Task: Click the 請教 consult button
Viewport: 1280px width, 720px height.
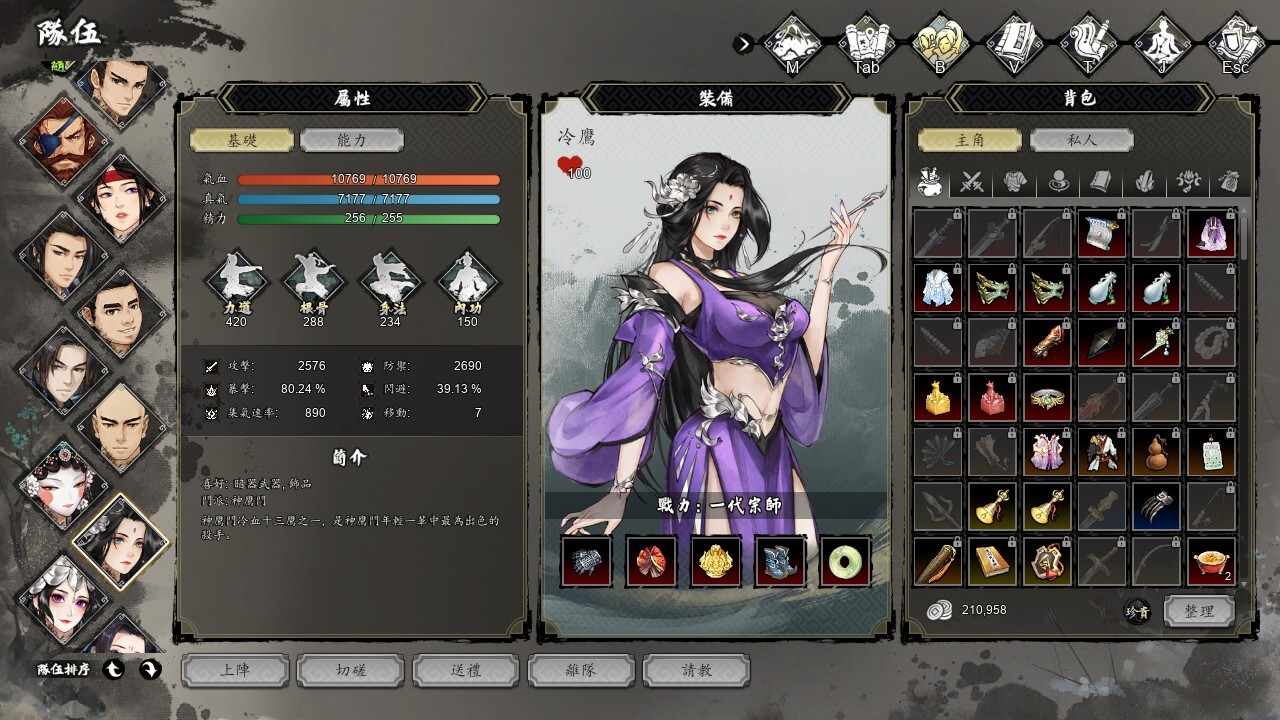Action: (x=696, y=670)
